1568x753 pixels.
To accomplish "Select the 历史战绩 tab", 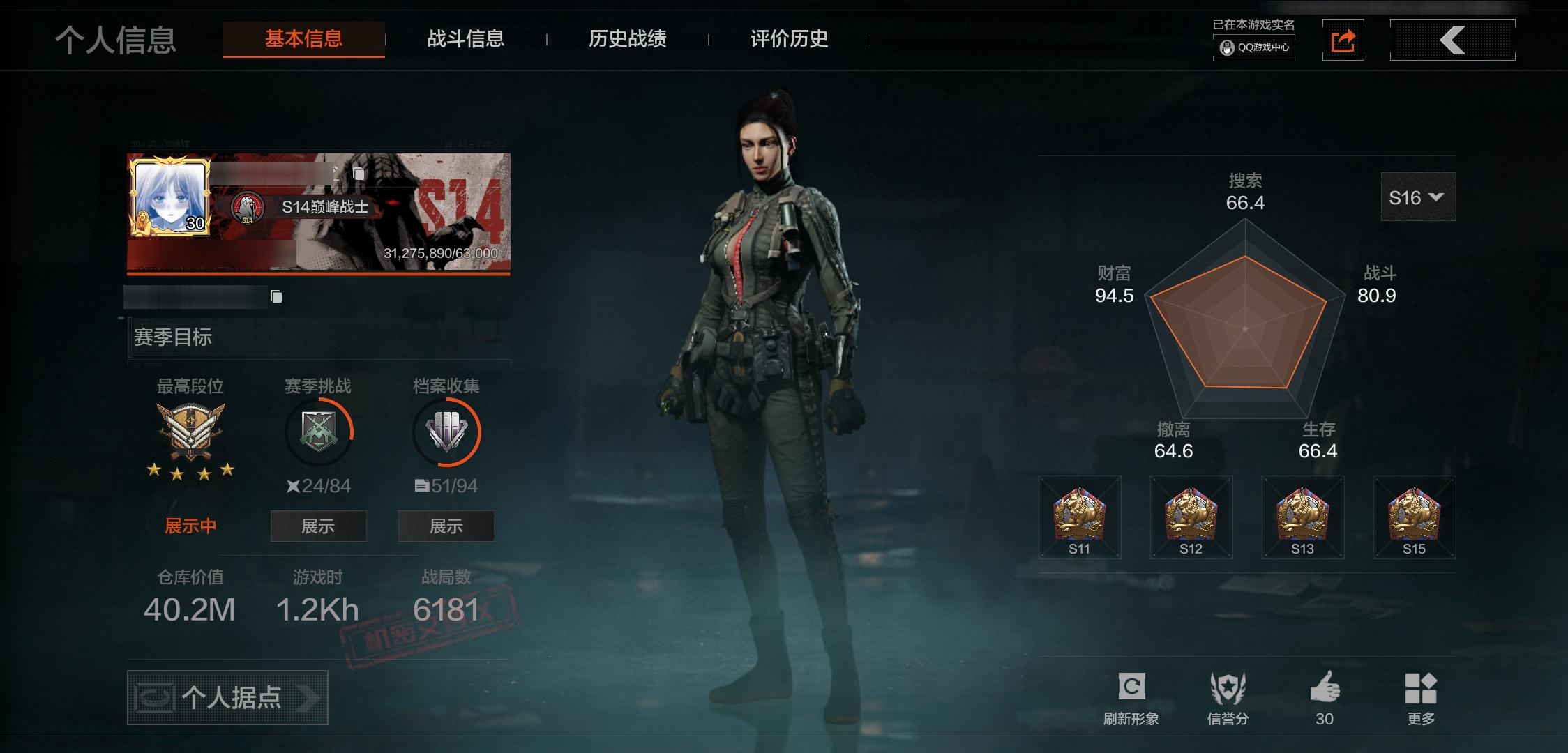I will [x=627, y=39].
